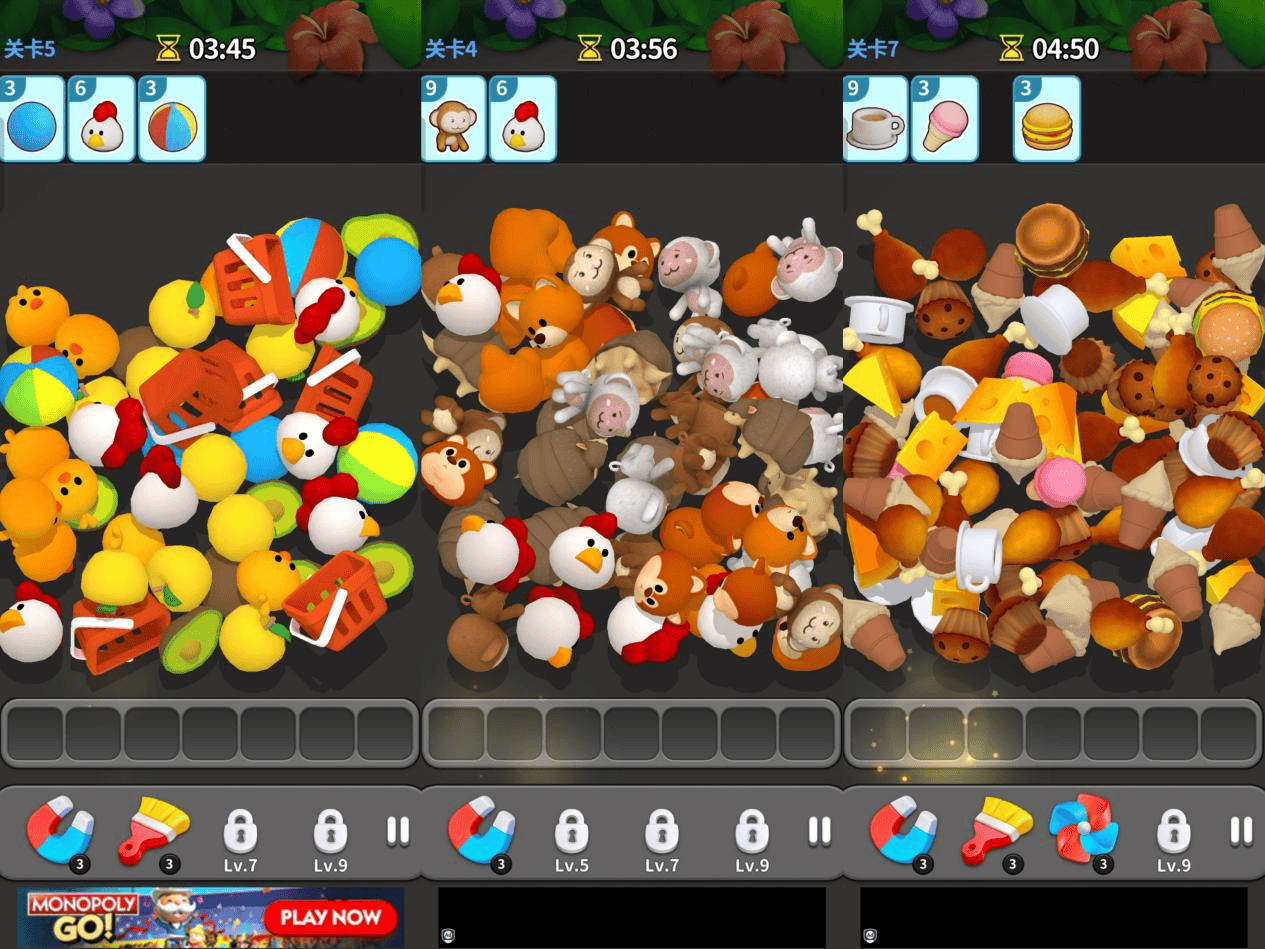The height and width of the screenshot is (949, 1265).
Task: Activate the brush booster in the 关卡7 game
Action: (995, 830)
